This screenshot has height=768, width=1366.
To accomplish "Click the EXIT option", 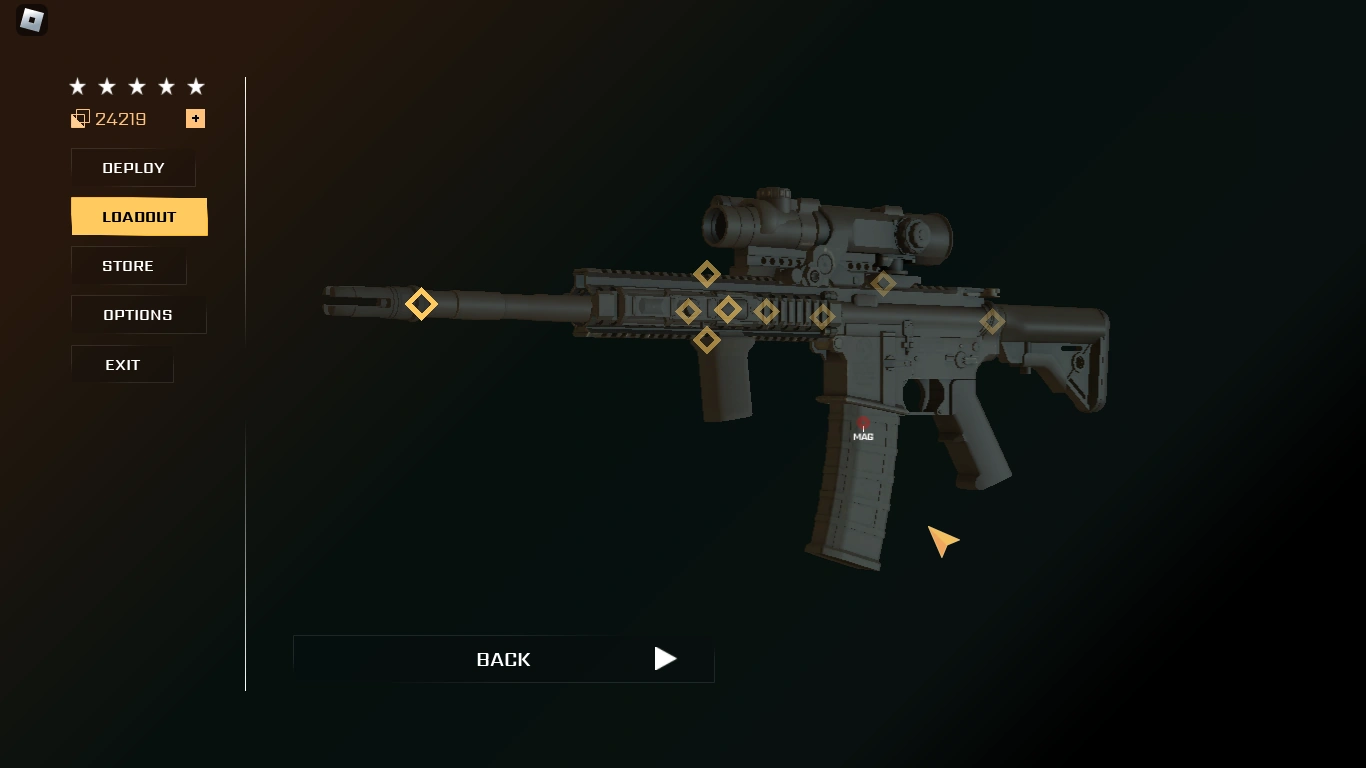I will (122, 364).
